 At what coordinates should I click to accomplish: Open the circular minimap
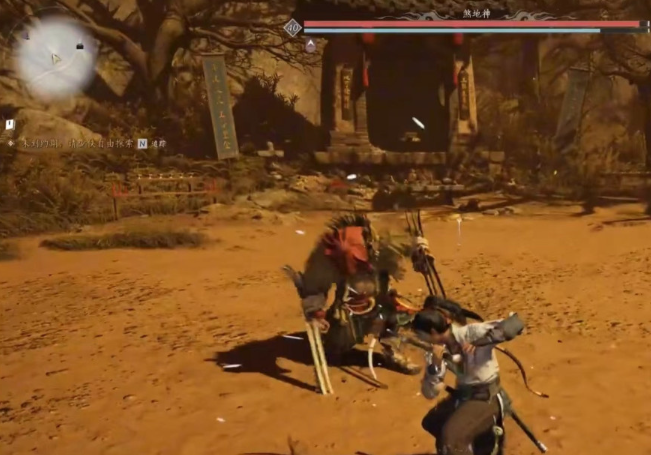click(56, 57)
